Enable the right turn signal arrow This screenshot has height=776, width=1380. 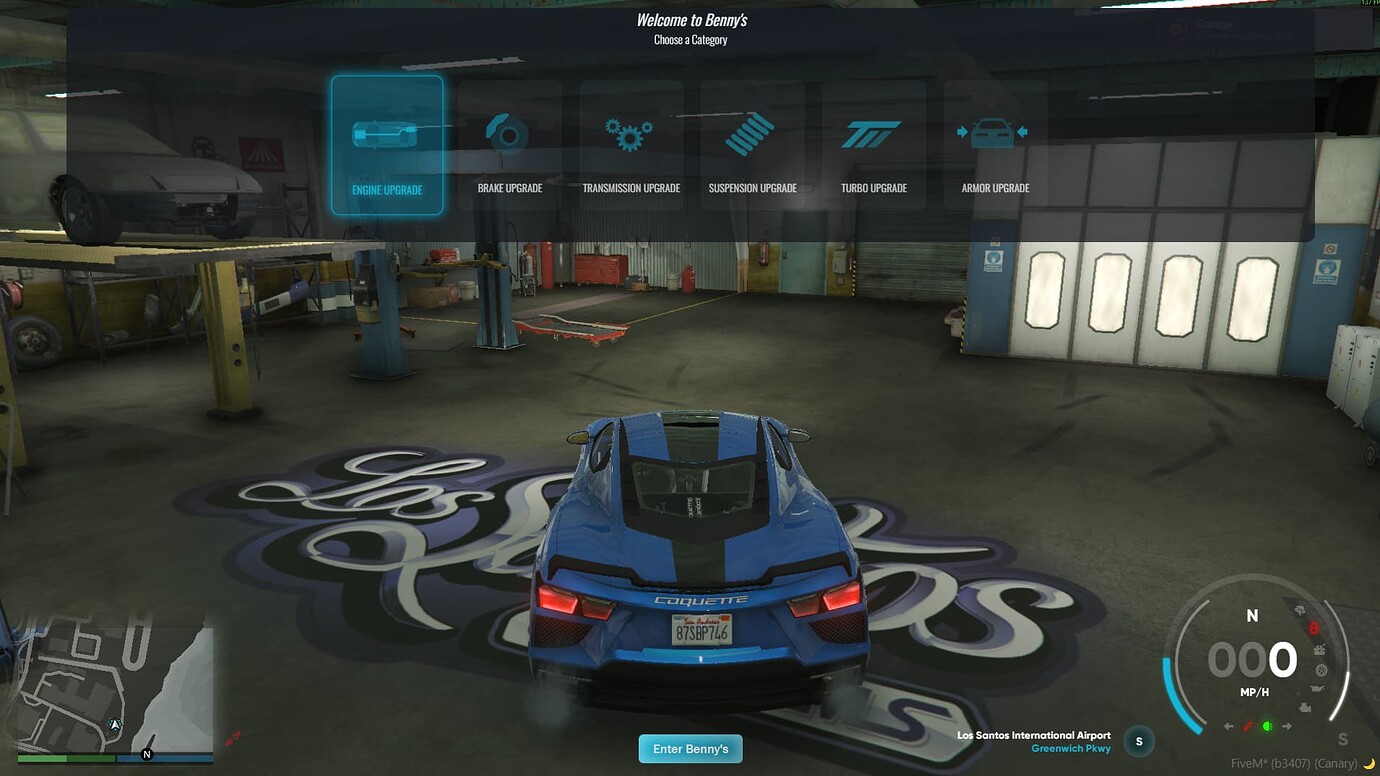point(1288,726)
